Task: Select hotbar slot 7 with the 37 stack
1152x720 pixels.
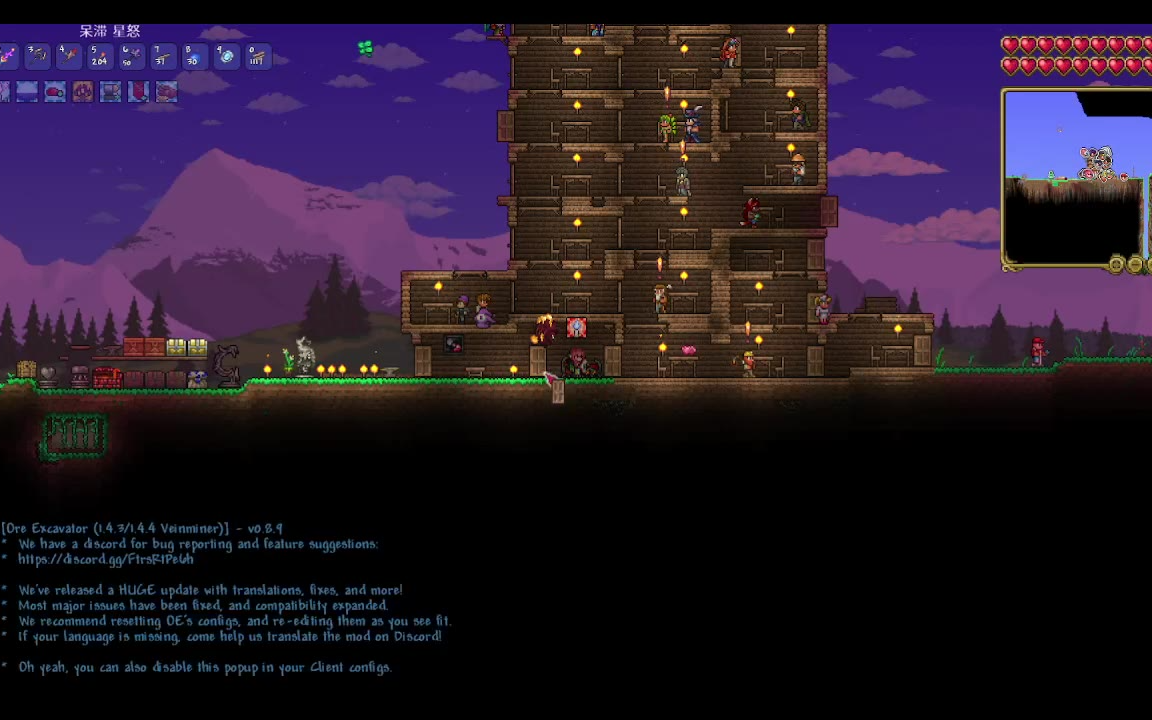Action: [x=162, y=56]
